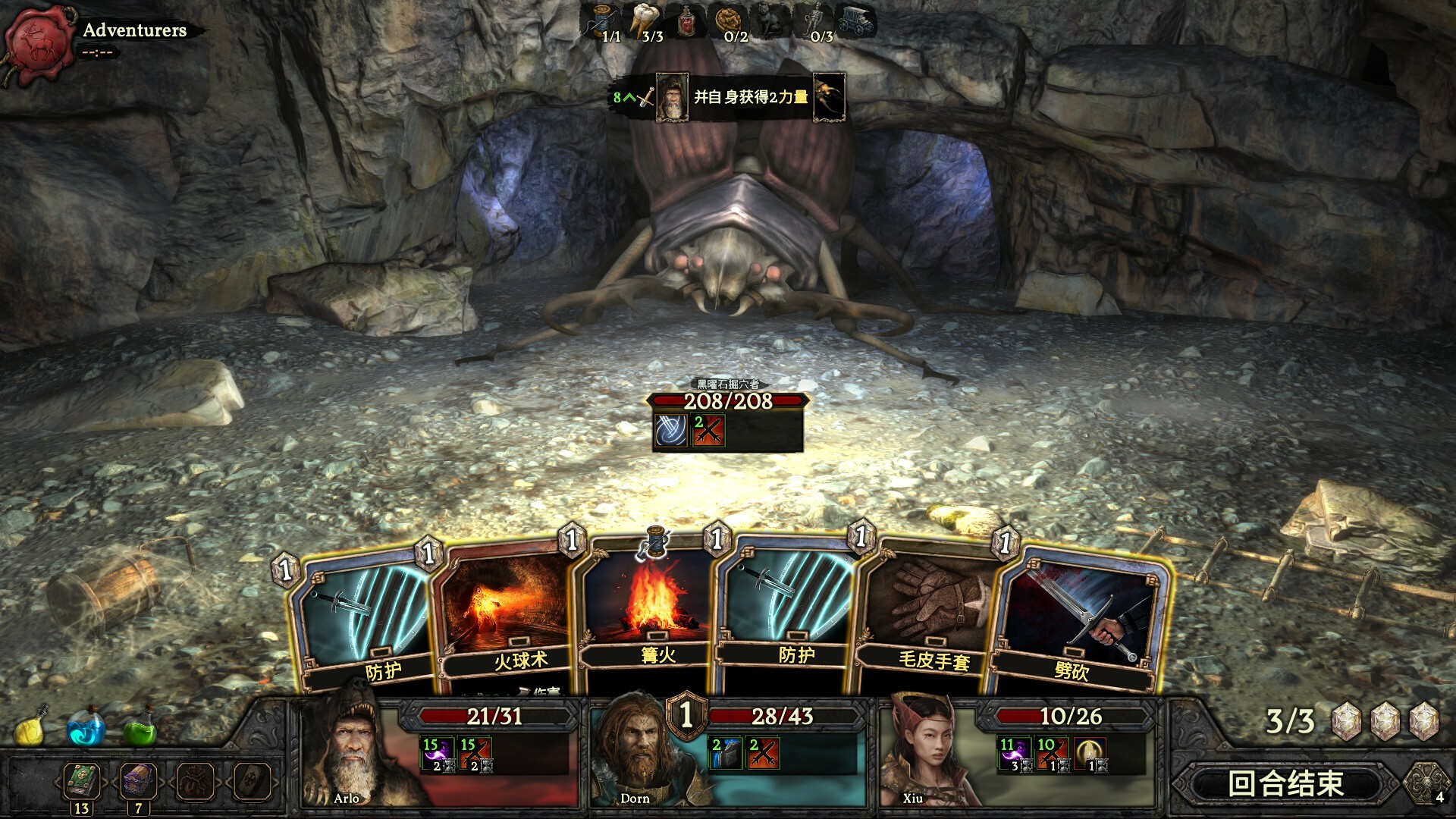End the turn with 回合结束 button
The height and width of the screenshot is (819, 1456).
pyautogui.click(x=1286, y=783)
